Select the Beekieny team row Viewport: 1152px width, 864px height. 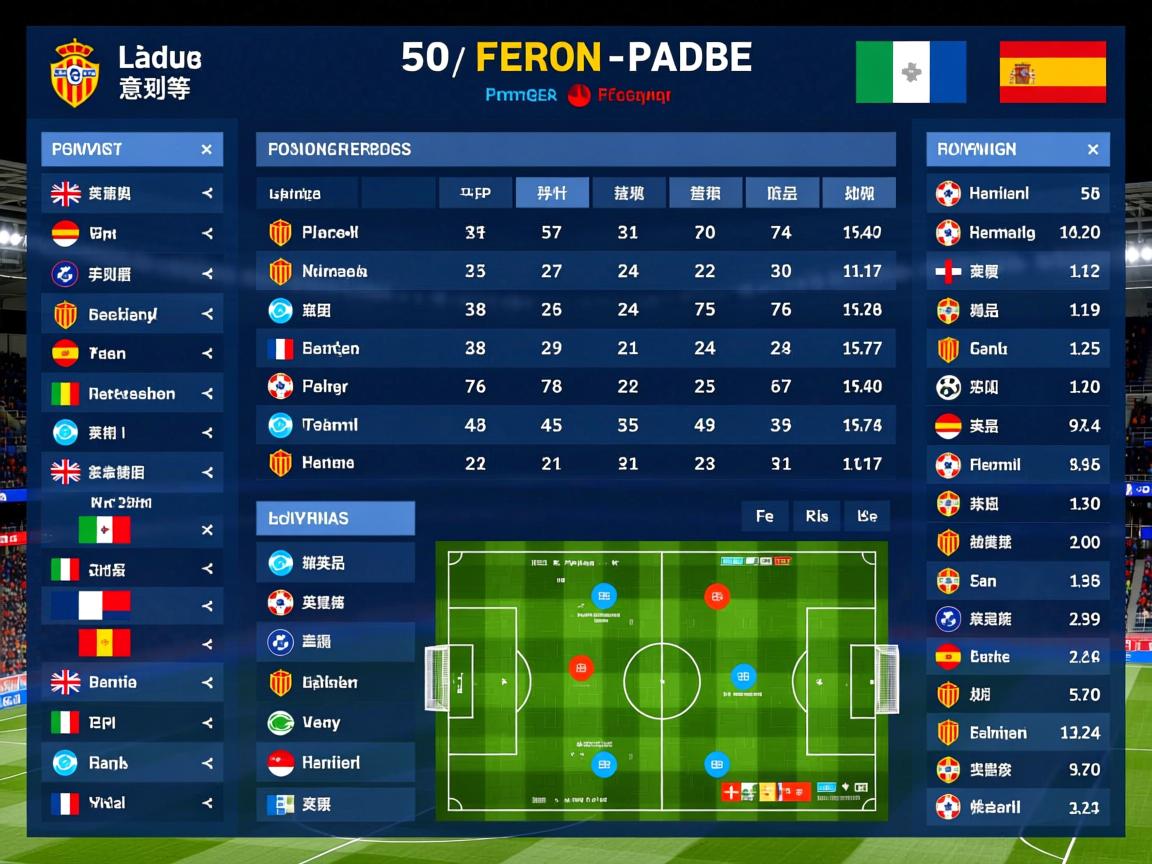point(131,314)
